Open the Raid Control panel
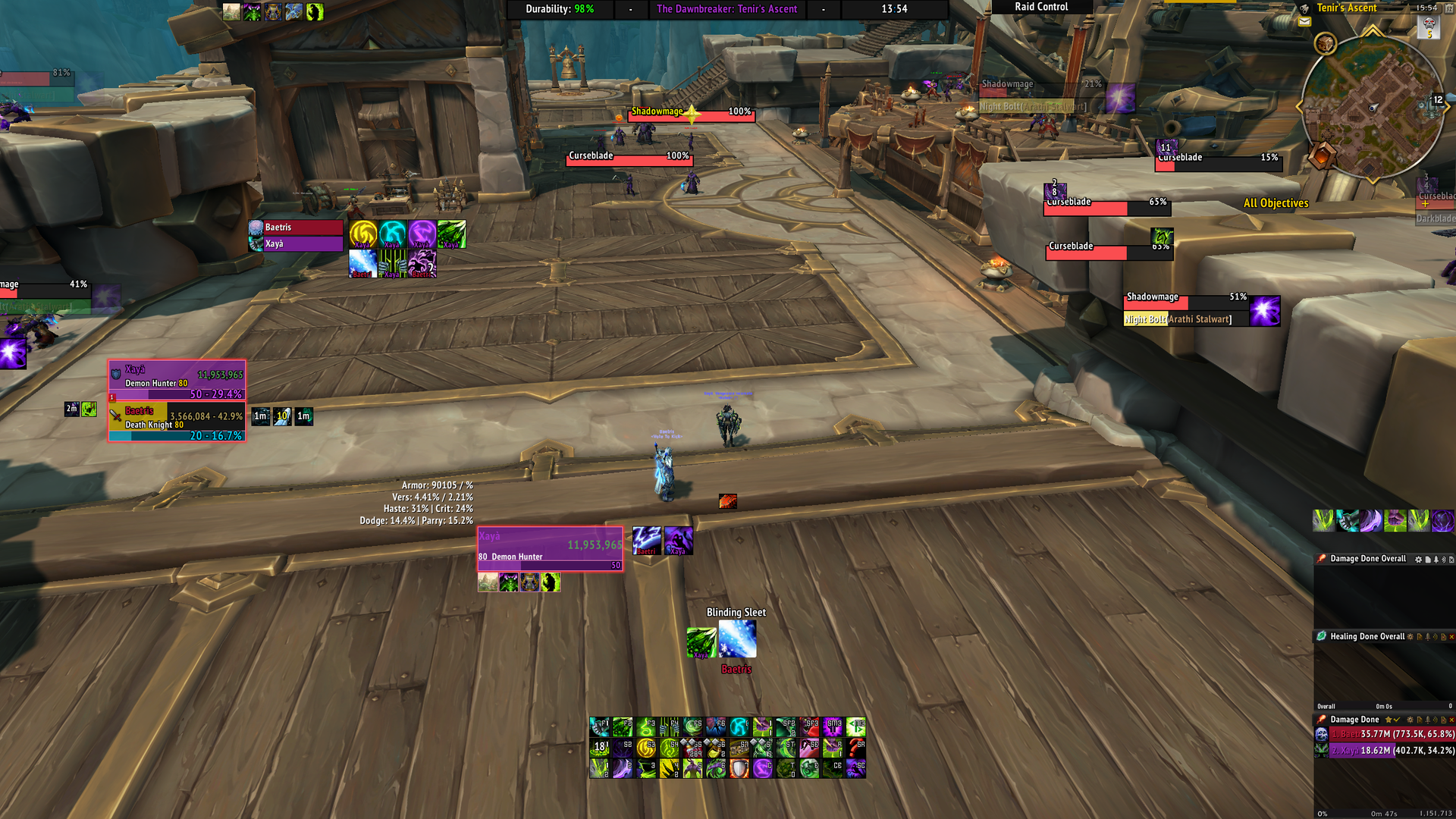Viewport: 1456px width, 819px height. [x=1041, y=7]
